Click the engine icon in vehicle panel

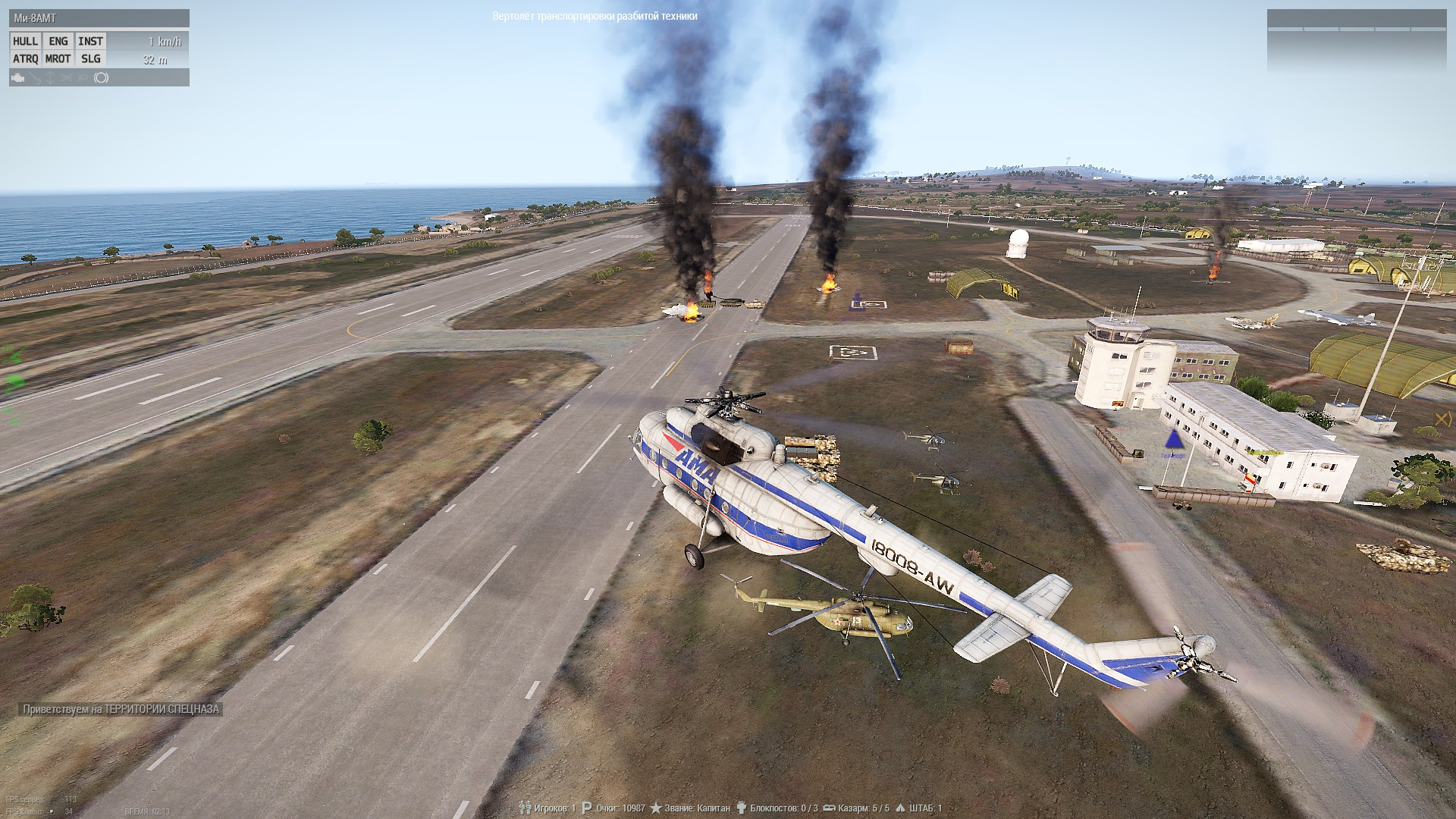click(18, 78)
